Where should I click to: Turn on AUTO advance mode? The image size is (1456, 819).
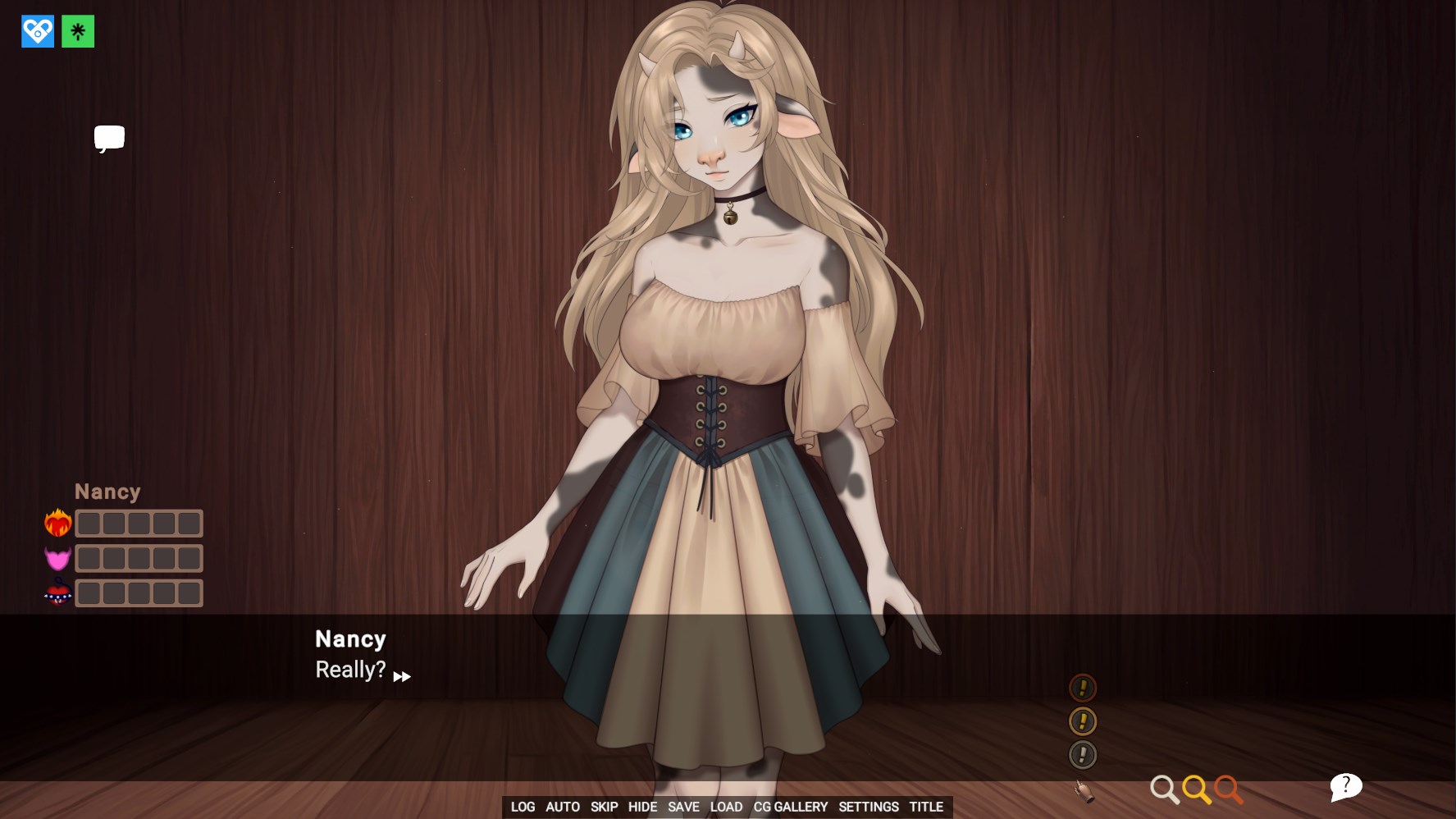pyautogui.click(x=563, y=807)
